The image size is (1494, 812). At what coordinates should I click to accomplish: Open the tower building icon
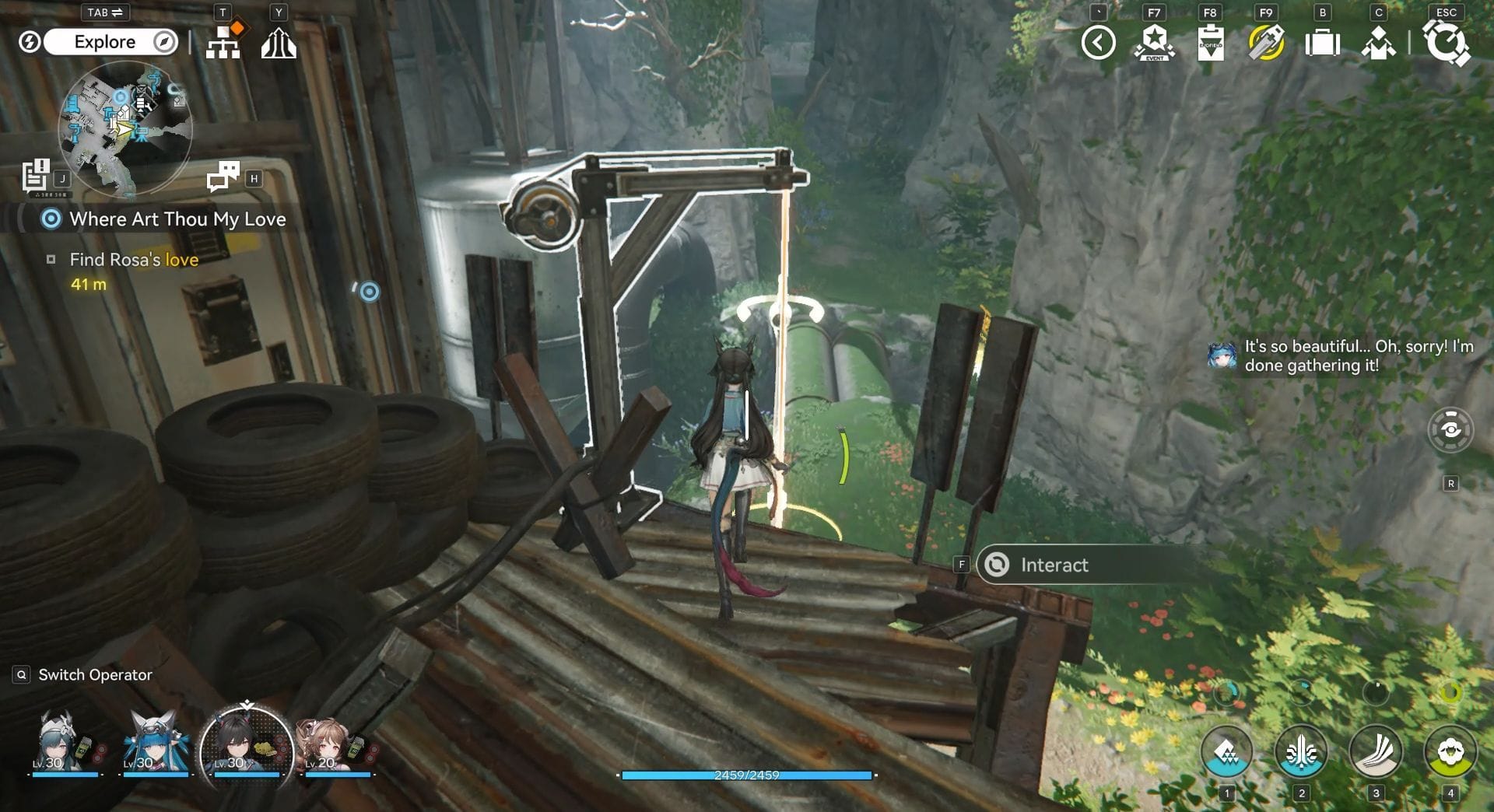[x=279, y=44]
